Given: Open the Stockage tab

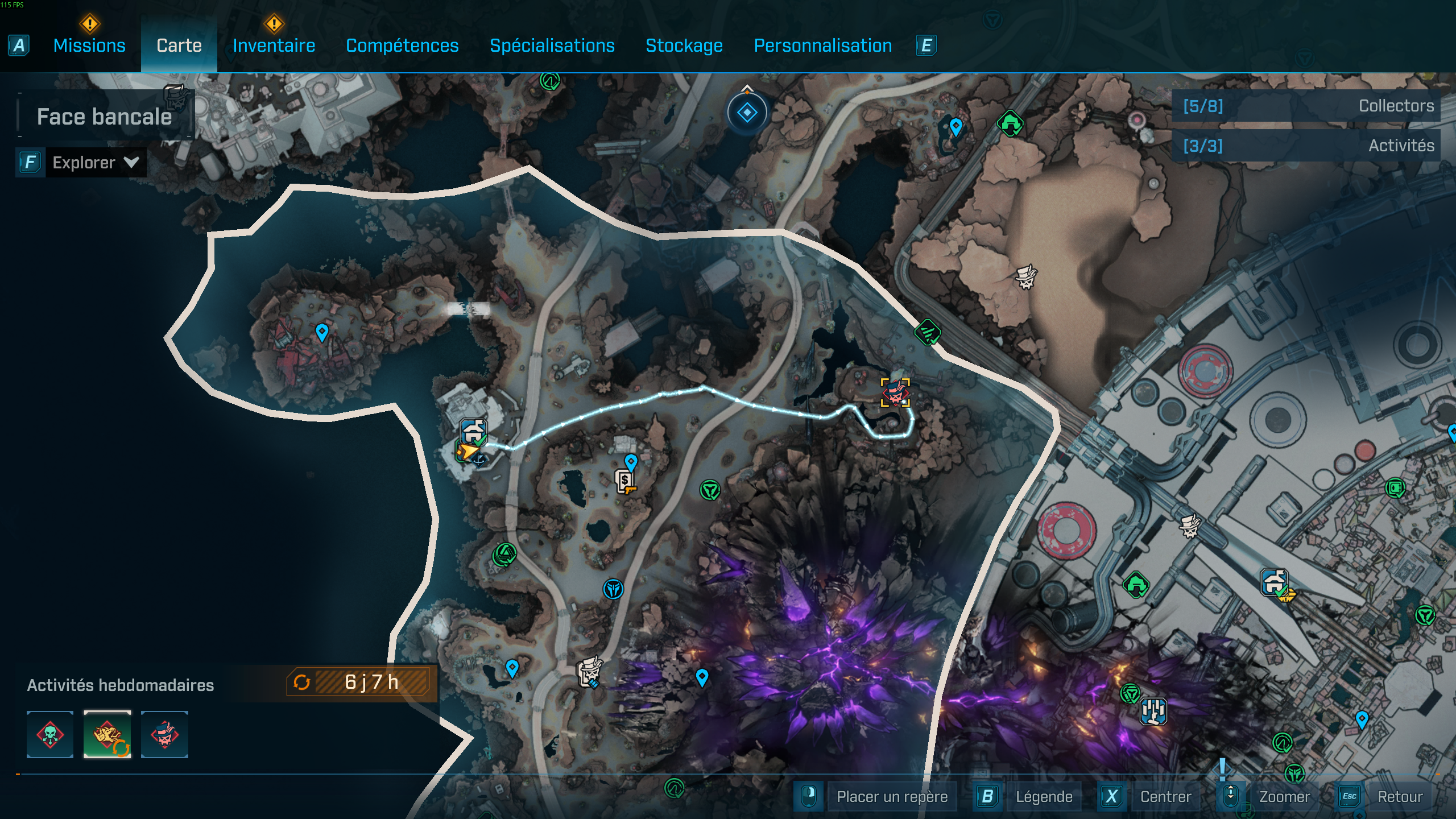Looking at the screenshot, I should (684, 45).
